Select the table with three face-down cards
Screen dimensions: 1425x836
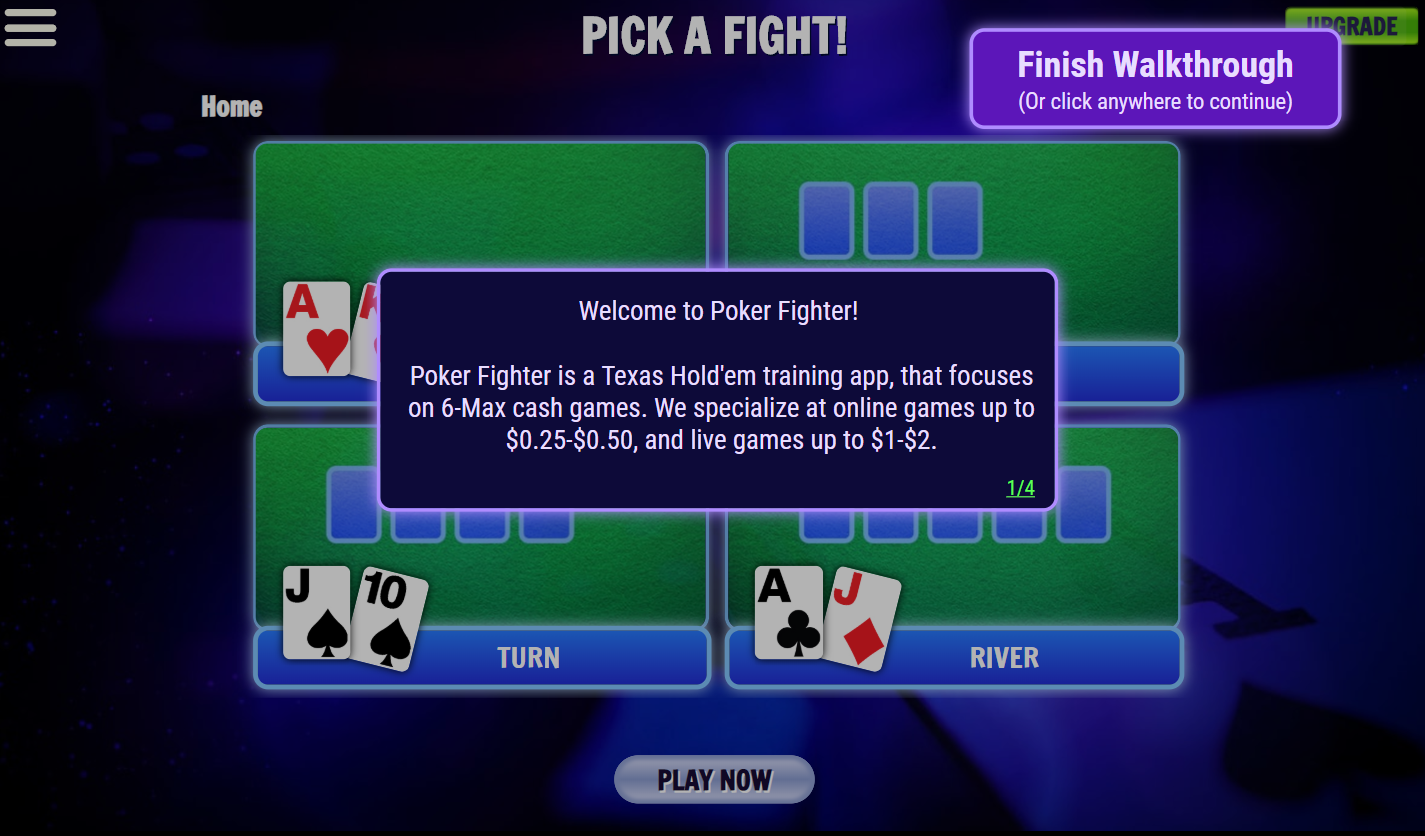click(952, 220)
